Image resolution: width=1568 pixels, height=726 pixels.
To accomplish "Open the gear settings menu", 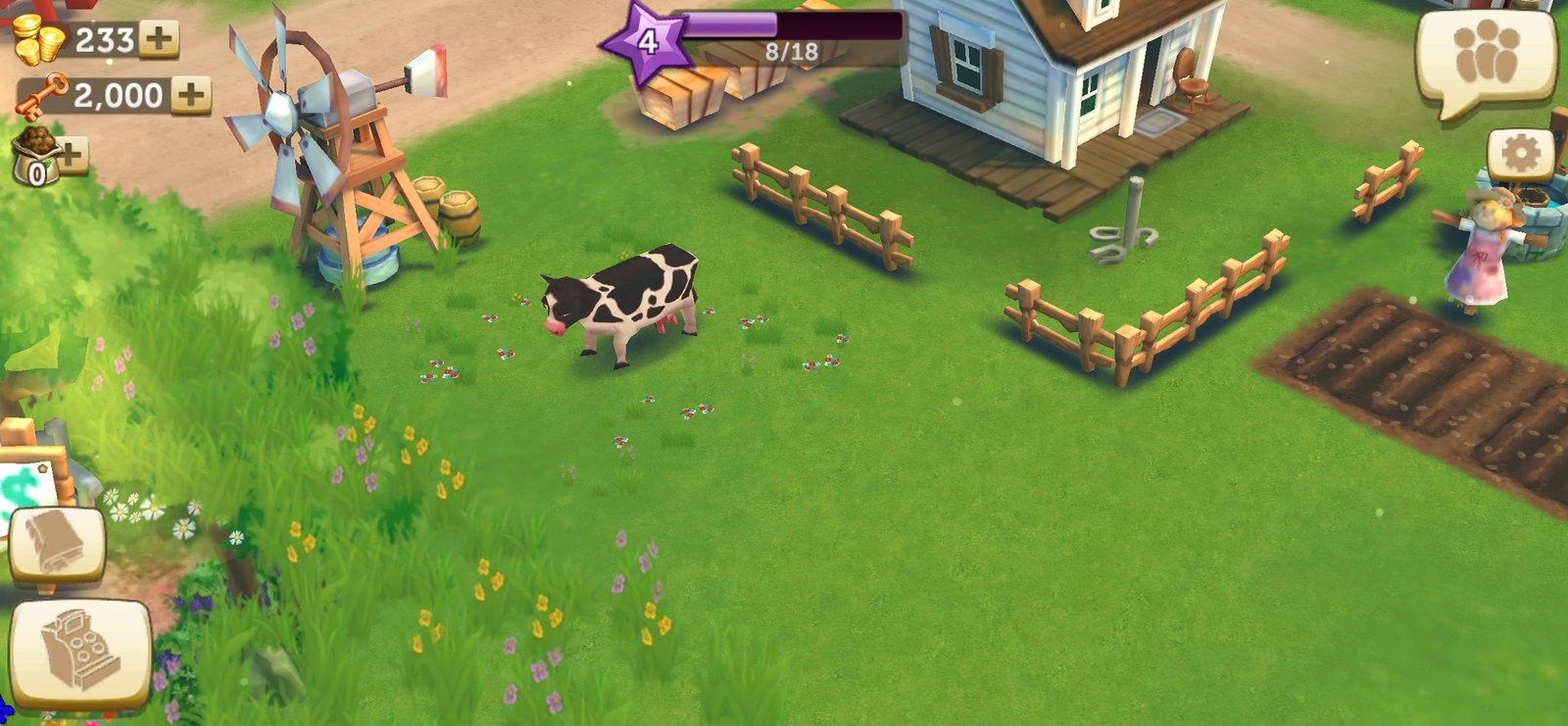I will coord(1520,155).
